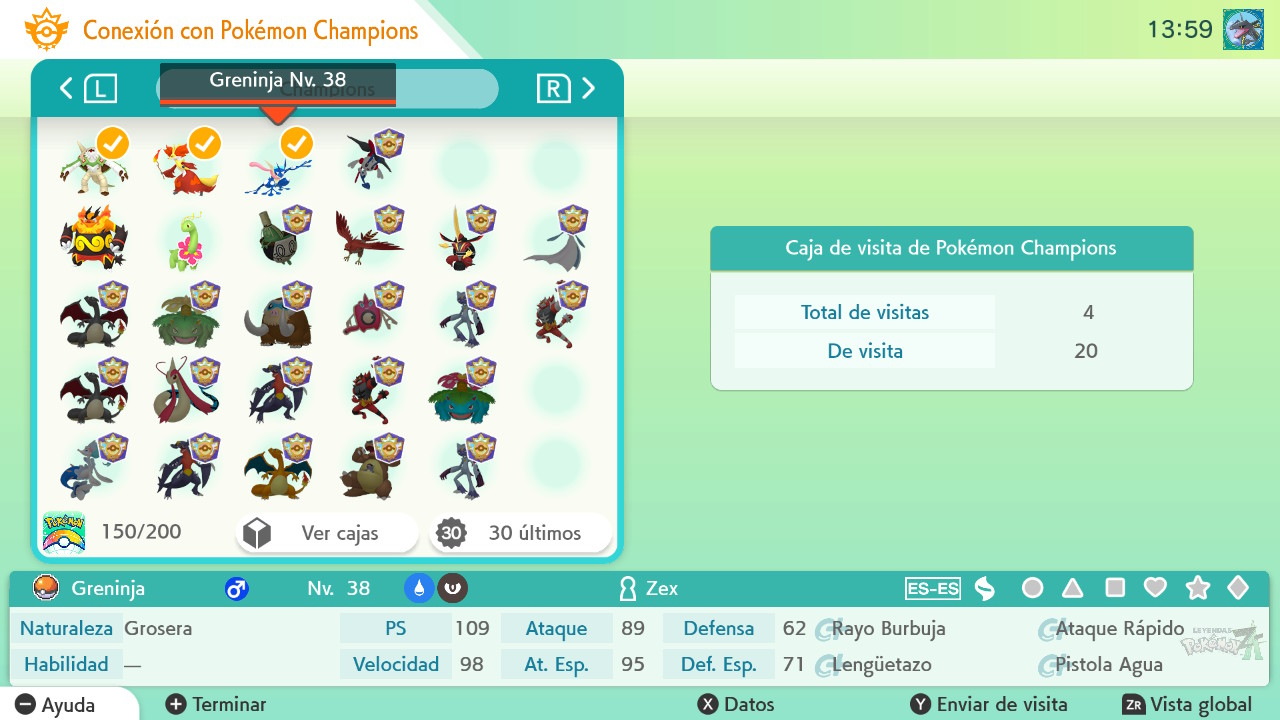Click the male gender symbol for Greninja
1280x720 pixels.
(237, 589)
